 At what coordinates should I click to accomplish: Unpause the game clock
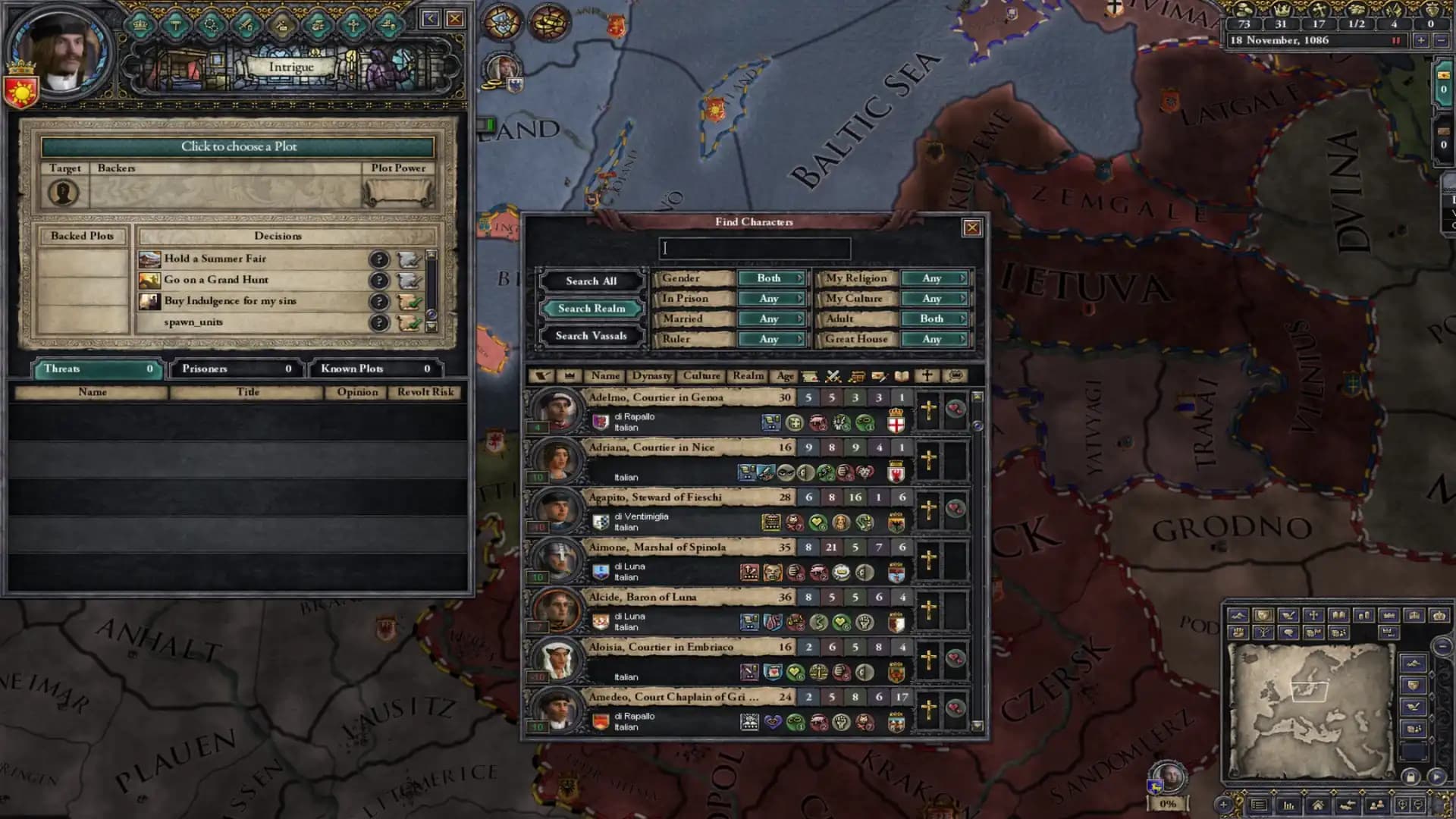(1396, 40)
